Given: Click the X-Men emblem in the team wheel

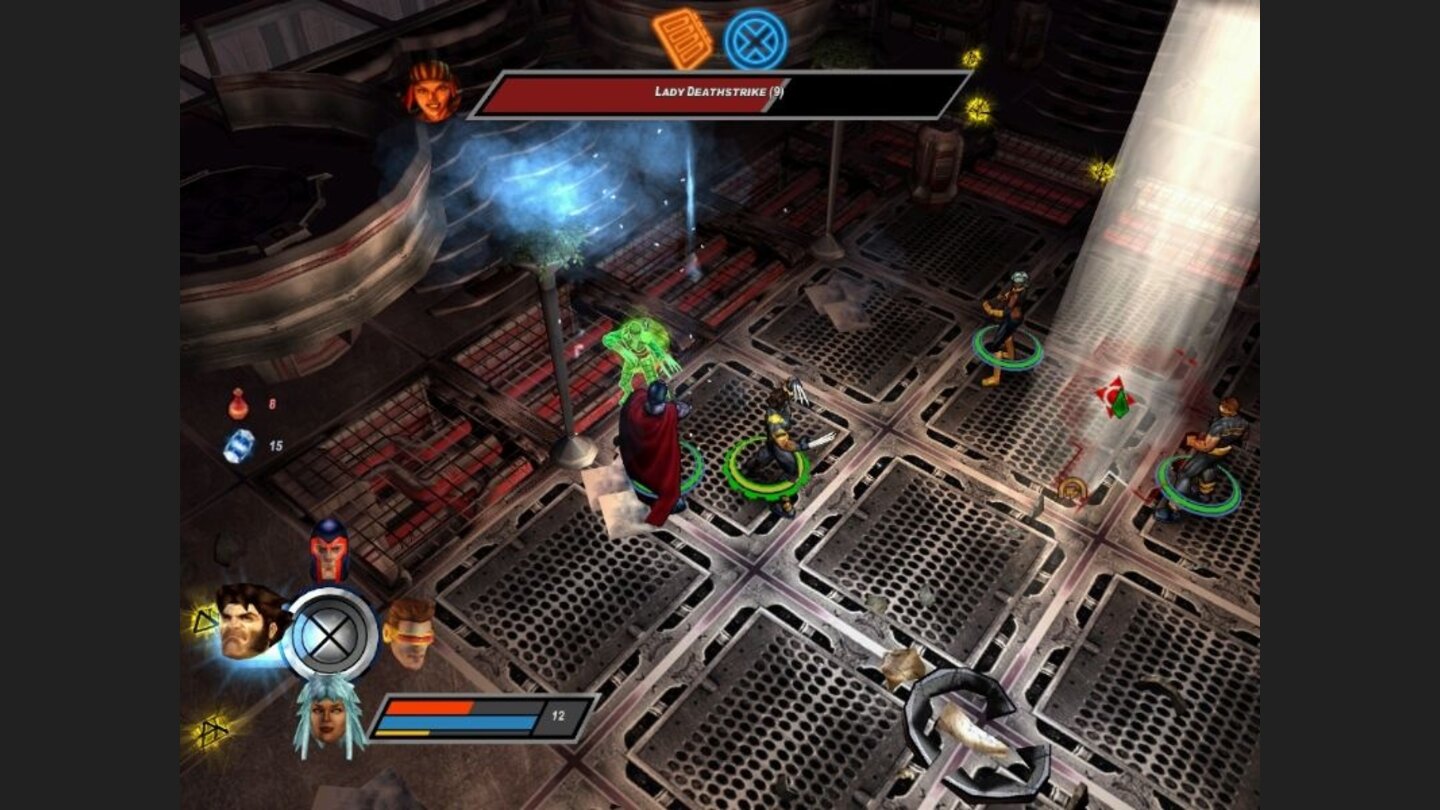Looking at the screenshot, I should (330, 634).
